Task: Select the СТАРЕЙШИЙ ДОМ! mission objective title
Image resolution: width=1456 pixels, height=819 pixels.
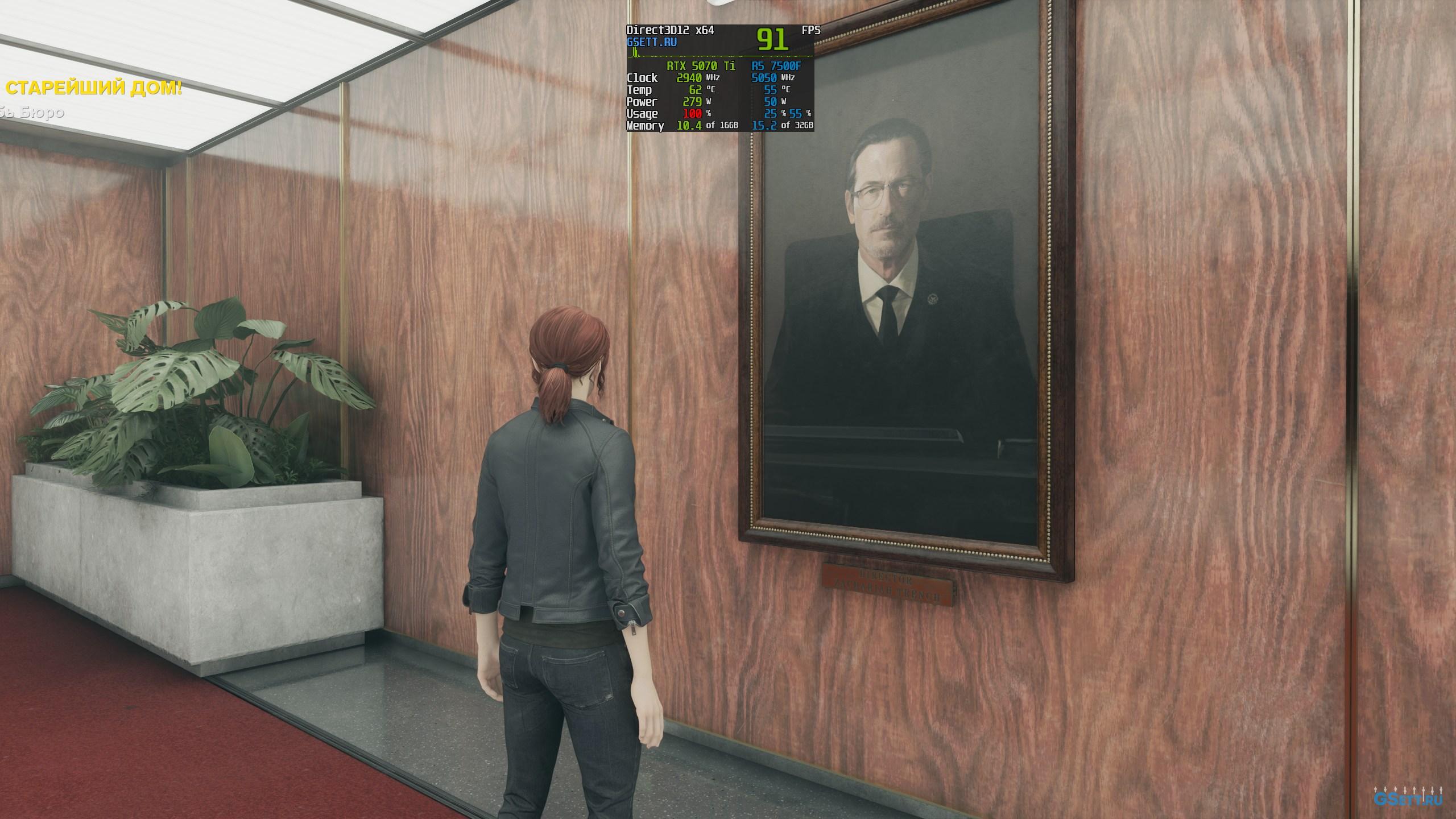Action: click(x=94, y=89)
